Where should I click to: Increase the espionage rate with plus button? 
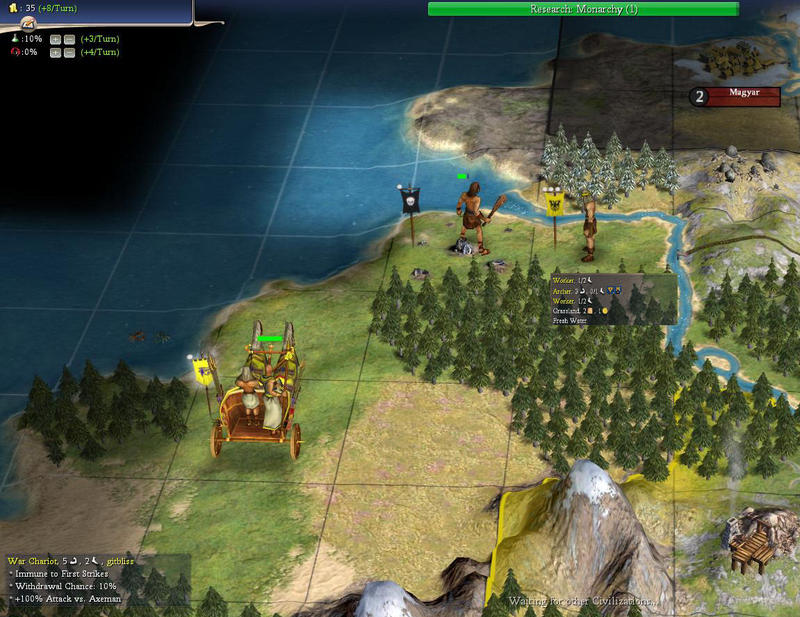click(x=55, y=52)
